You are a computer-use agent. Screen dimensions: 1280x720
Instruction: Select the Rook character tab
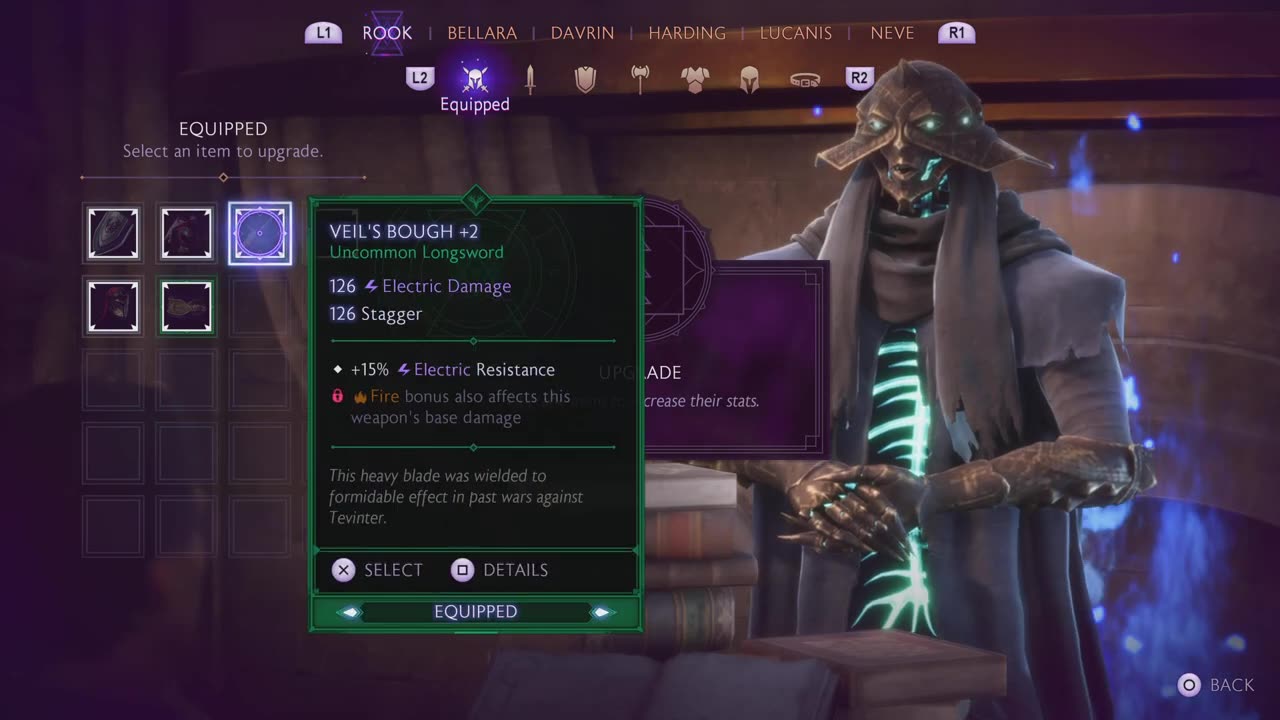click(x=387, y=33)
